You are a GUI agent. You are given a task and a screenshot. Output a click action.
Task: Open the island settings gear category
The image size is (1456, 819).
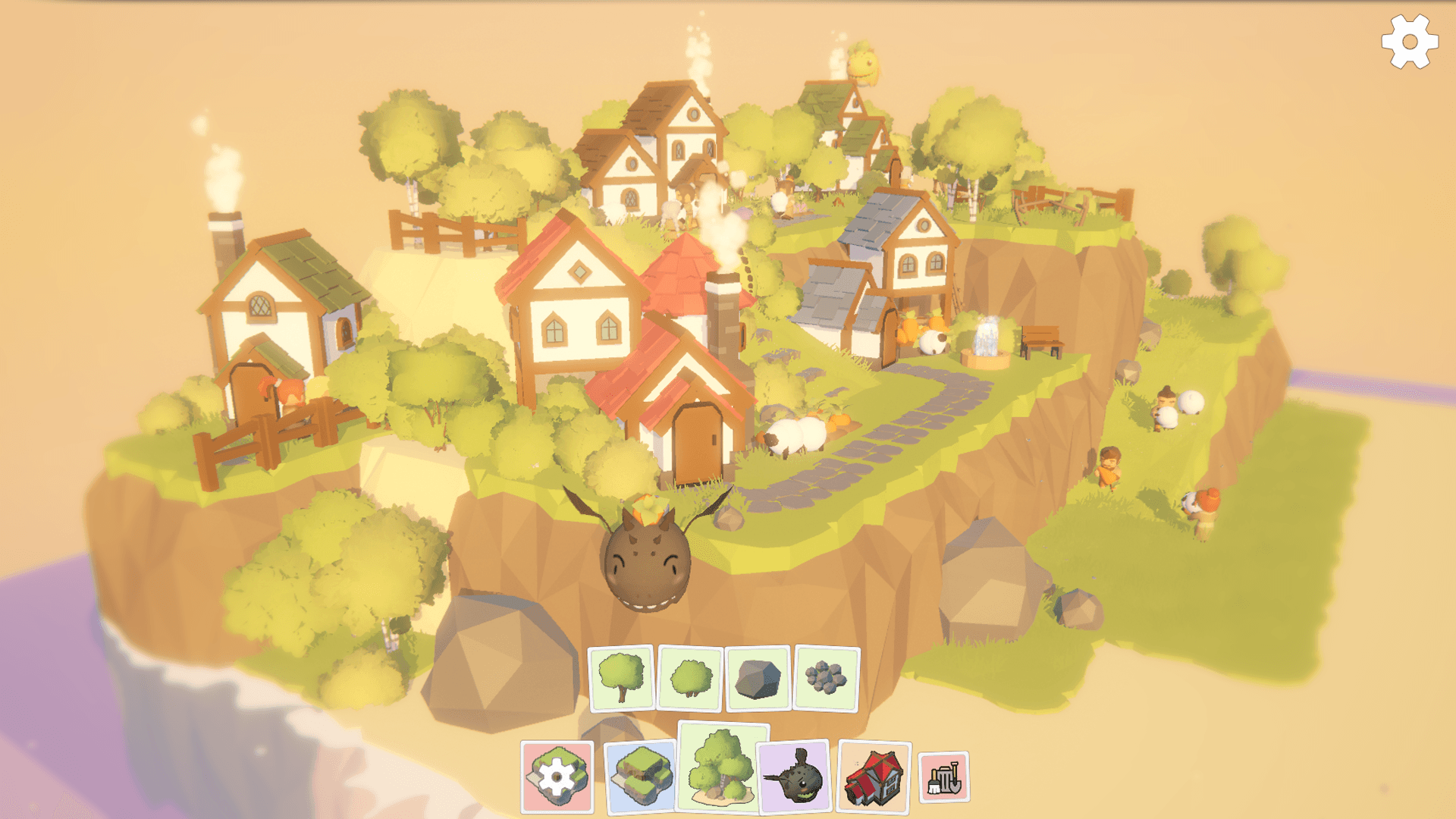click(x=557, y=777)
